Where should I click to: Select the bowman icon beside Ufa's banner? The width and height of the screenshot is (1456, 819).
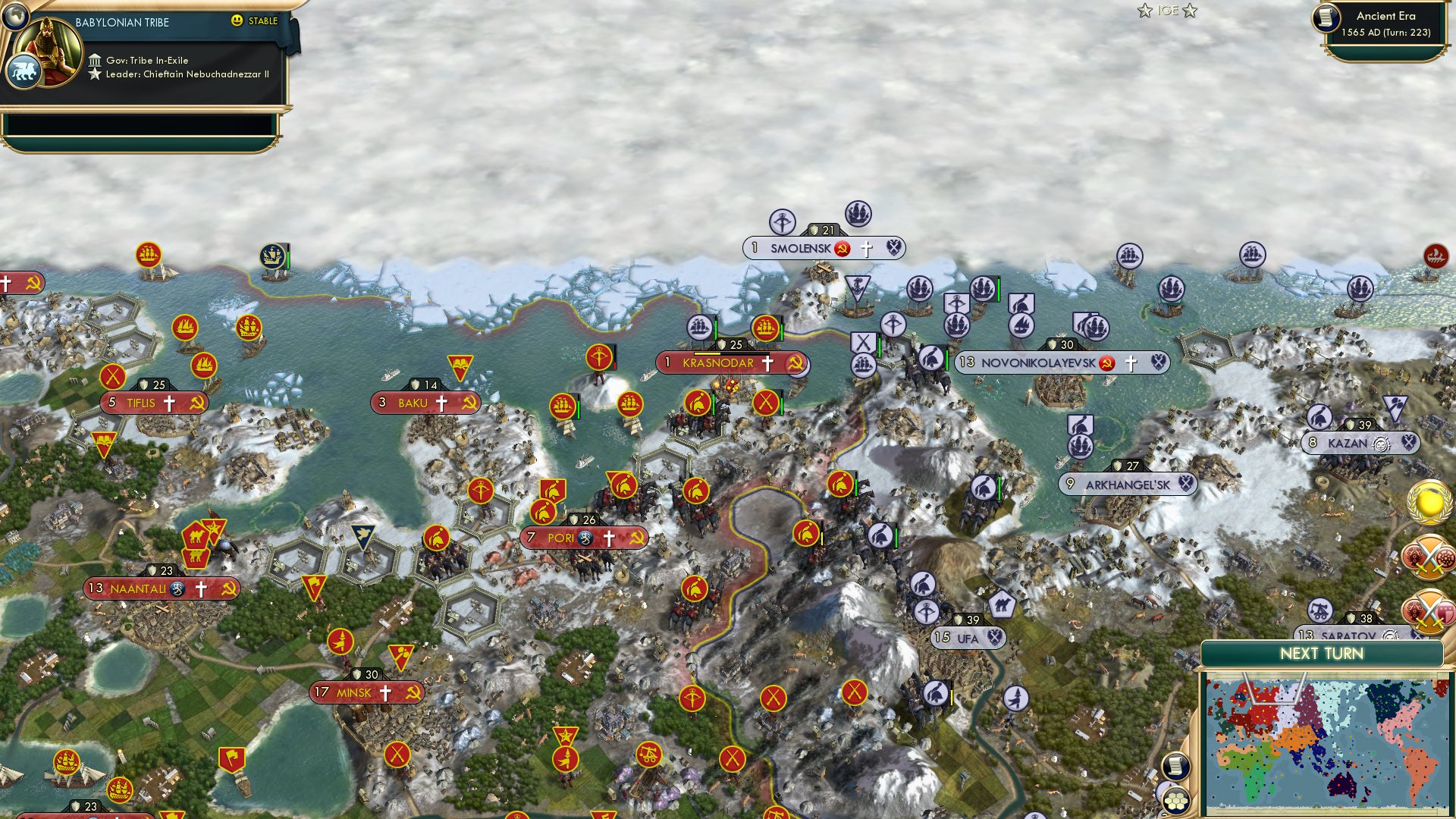point(927,611)
